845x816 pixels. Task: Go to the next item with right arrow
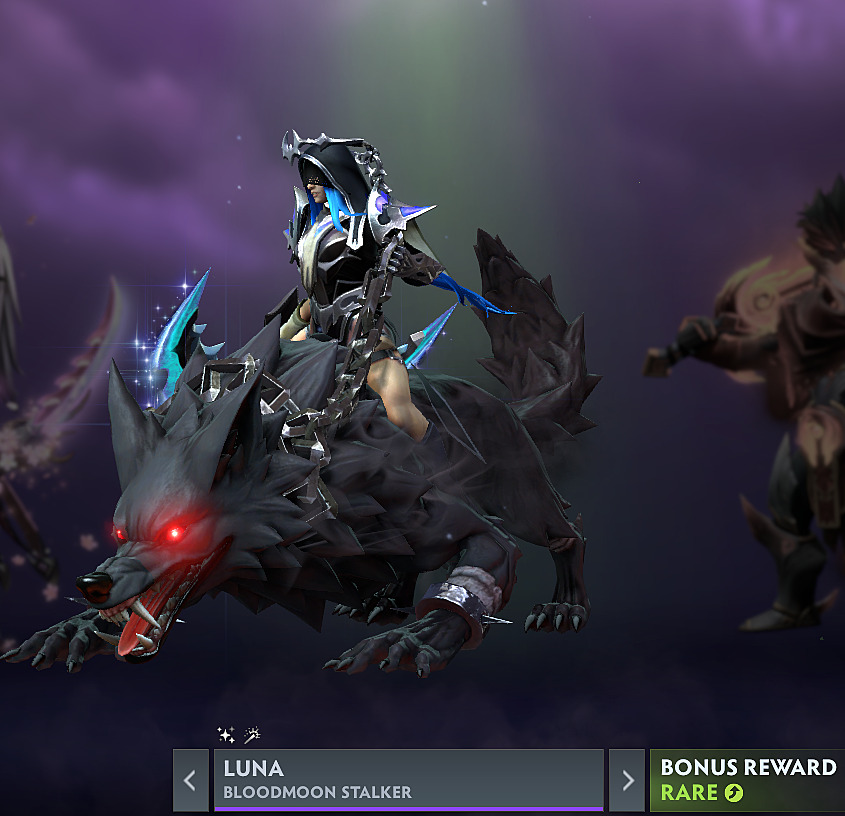click(x=627, y=780)
